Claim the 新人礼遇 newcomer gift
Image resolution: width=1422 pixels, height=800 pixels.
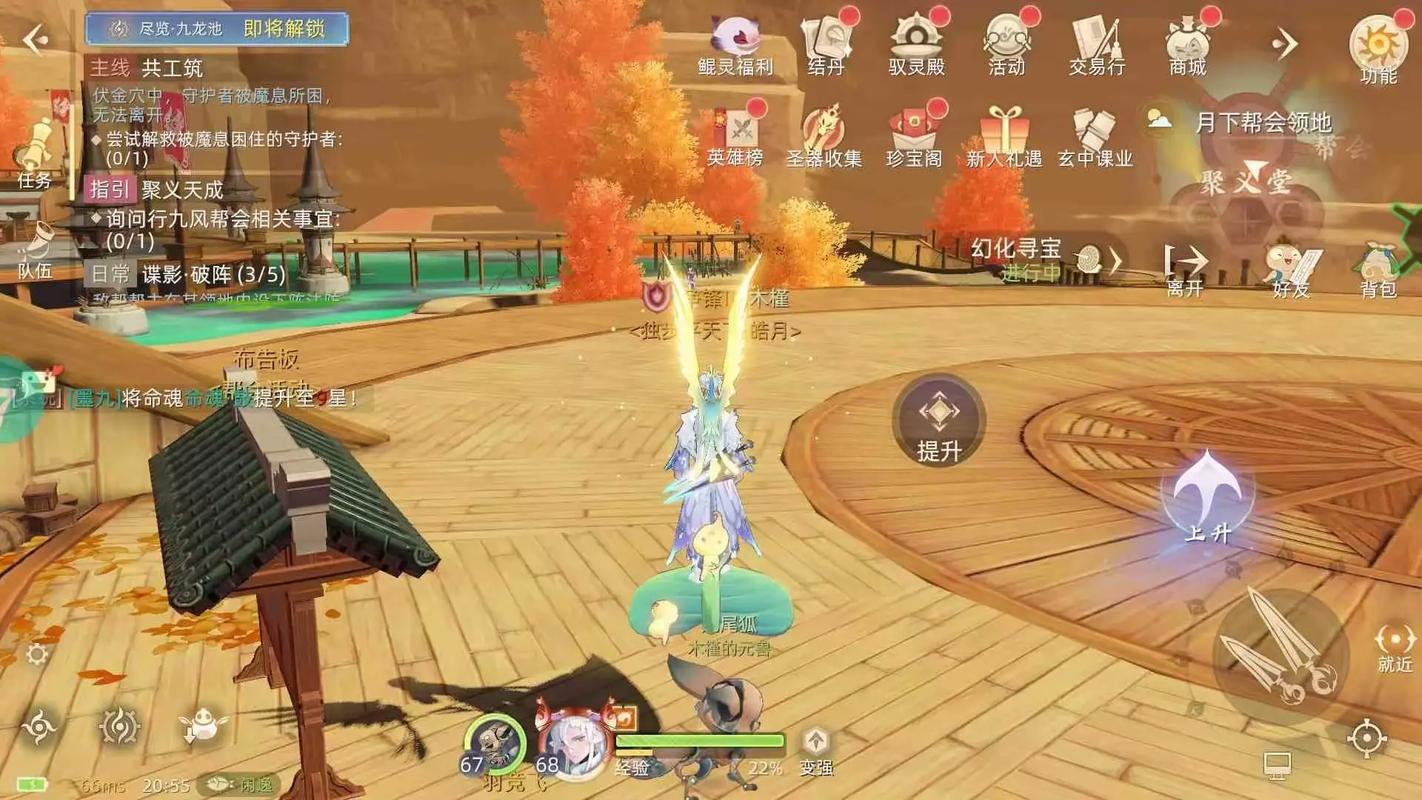[1004, 137]
